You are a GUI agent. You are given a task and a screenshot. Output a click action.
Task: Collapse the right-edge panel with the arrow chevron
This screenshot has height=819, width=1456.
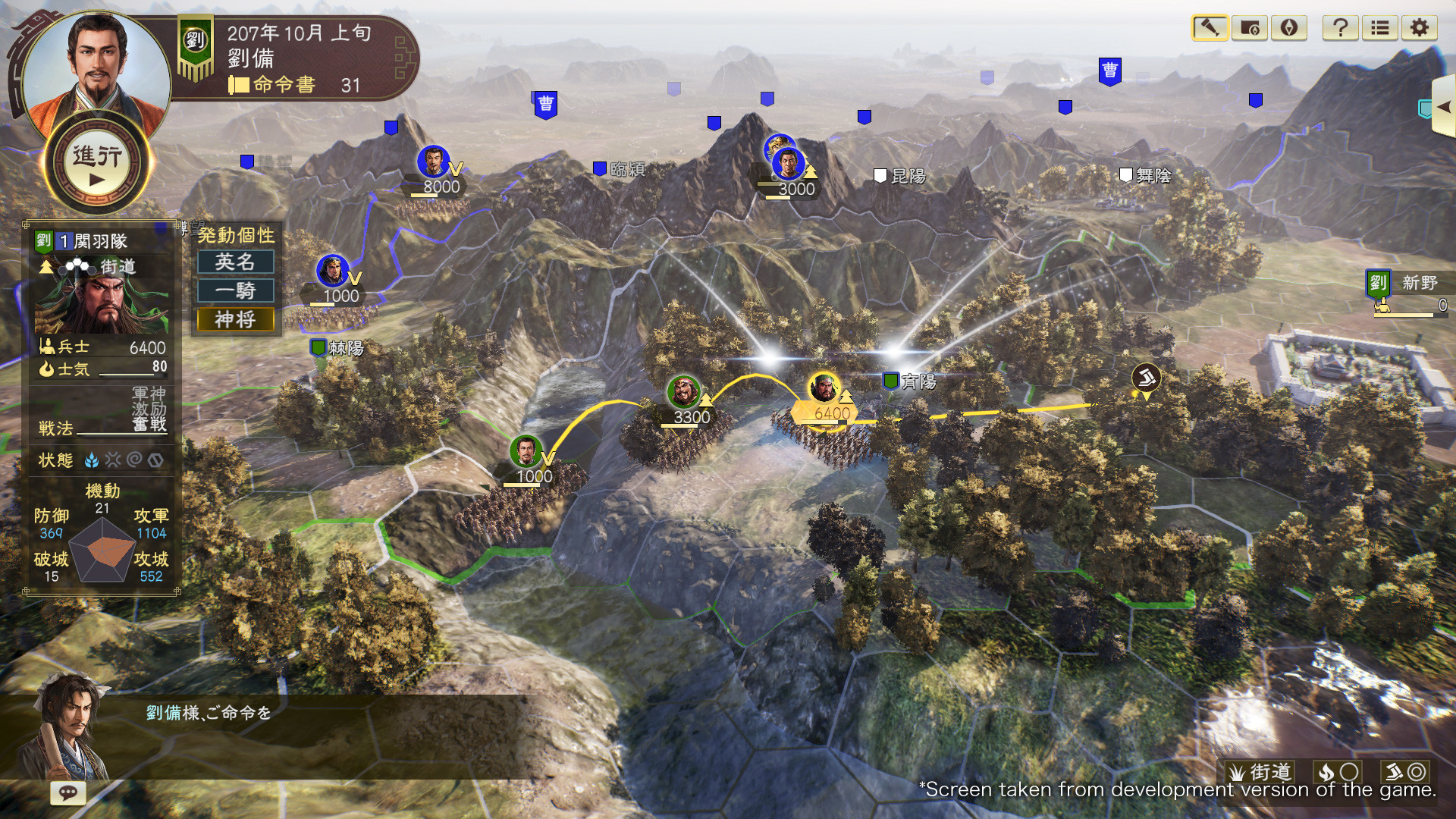pyautogui.click(x=1445, y=106)
